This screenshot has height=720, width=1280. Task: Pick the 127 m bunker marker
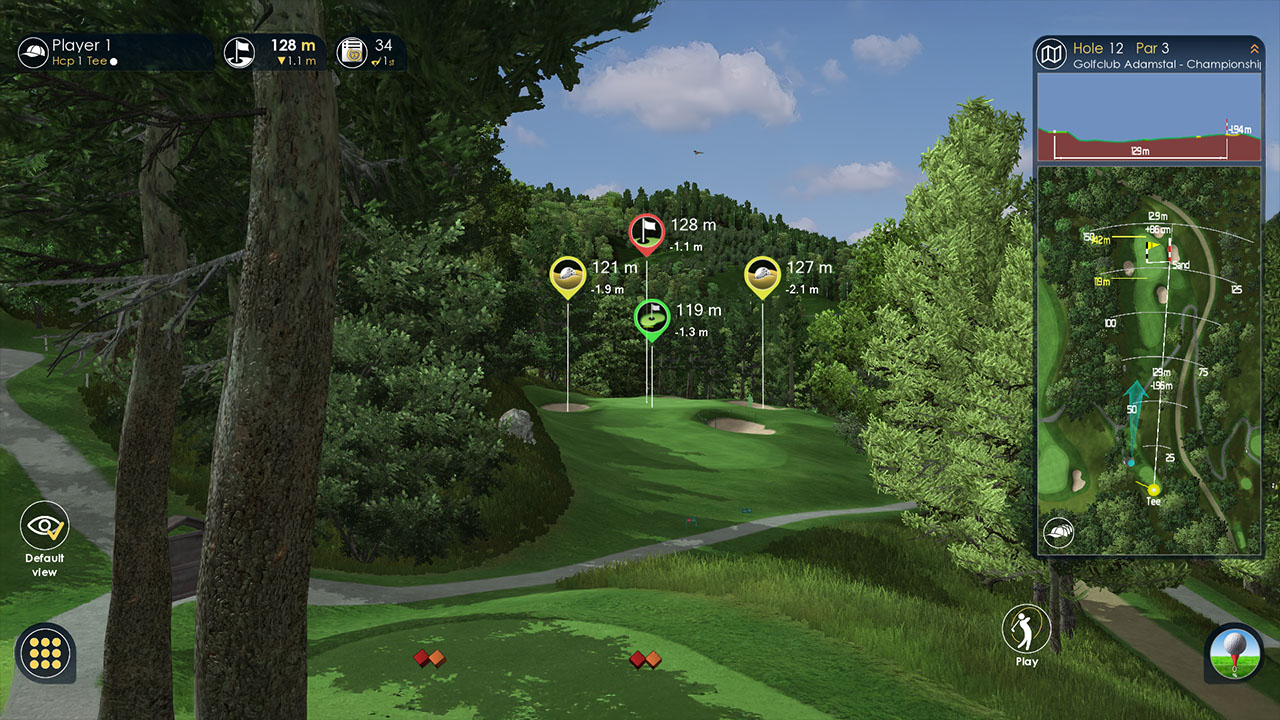762,276
